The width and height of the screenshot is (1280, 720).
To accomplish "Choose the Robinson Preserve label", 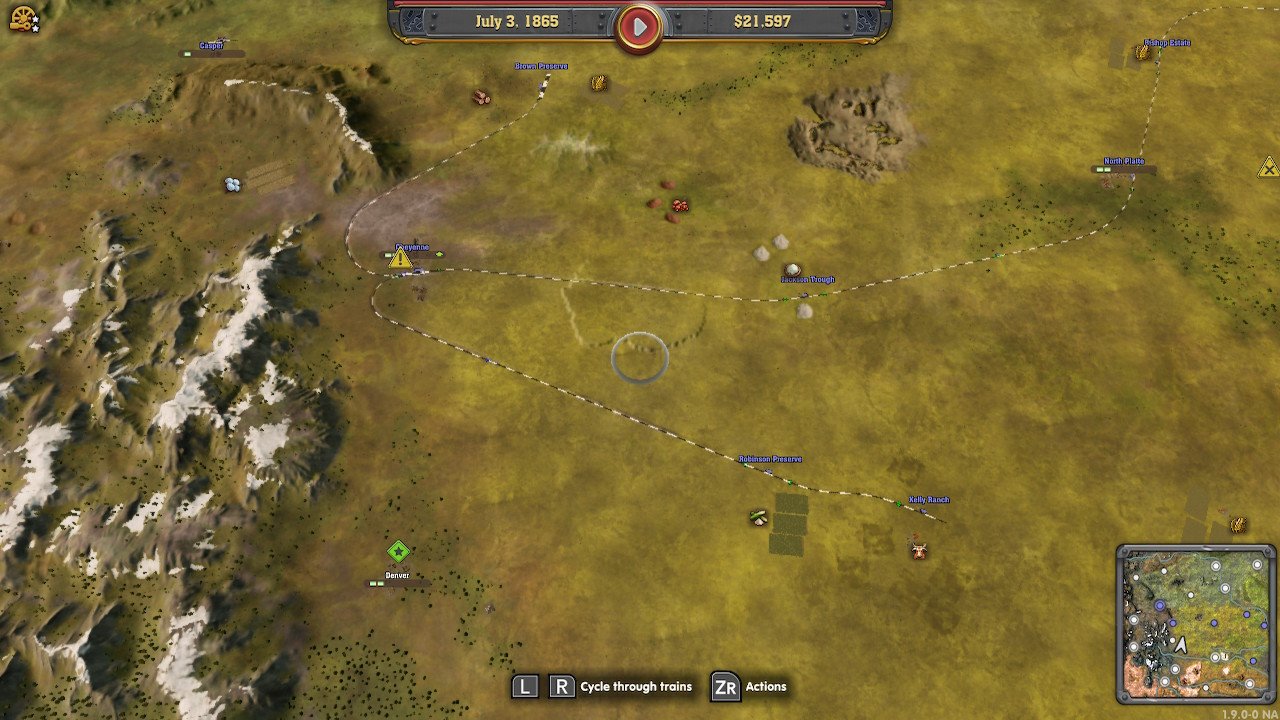I will click(770, 459).
